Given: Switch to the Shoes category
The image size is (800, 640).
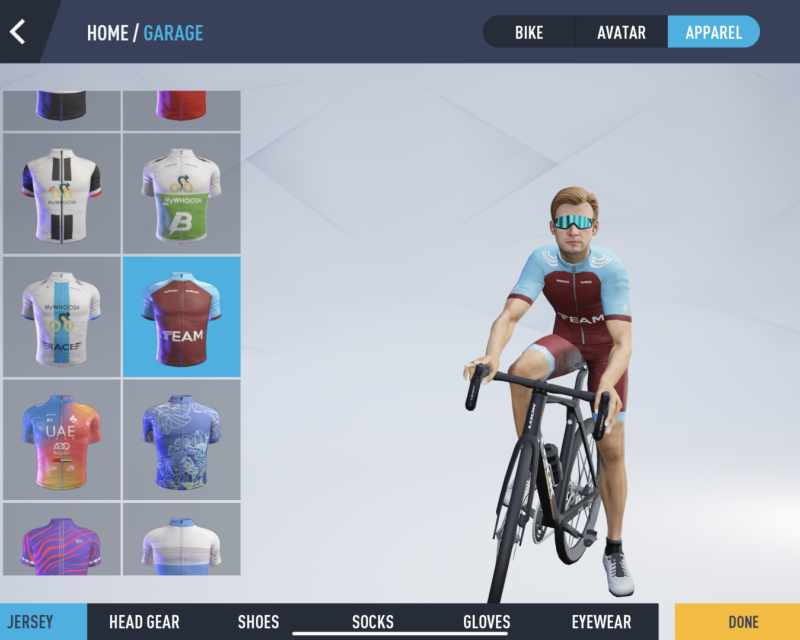Looking at the screenshot, I should 258,622.
